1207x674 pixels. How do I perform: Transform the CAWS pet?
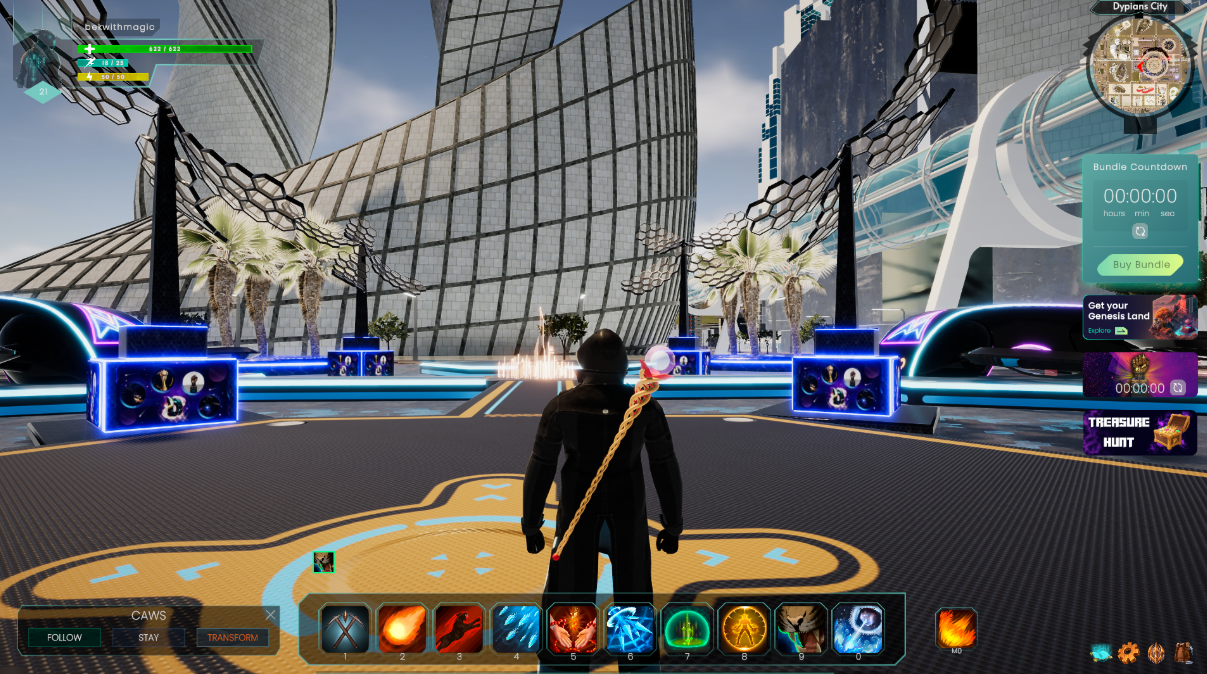(x=232, y=637)
